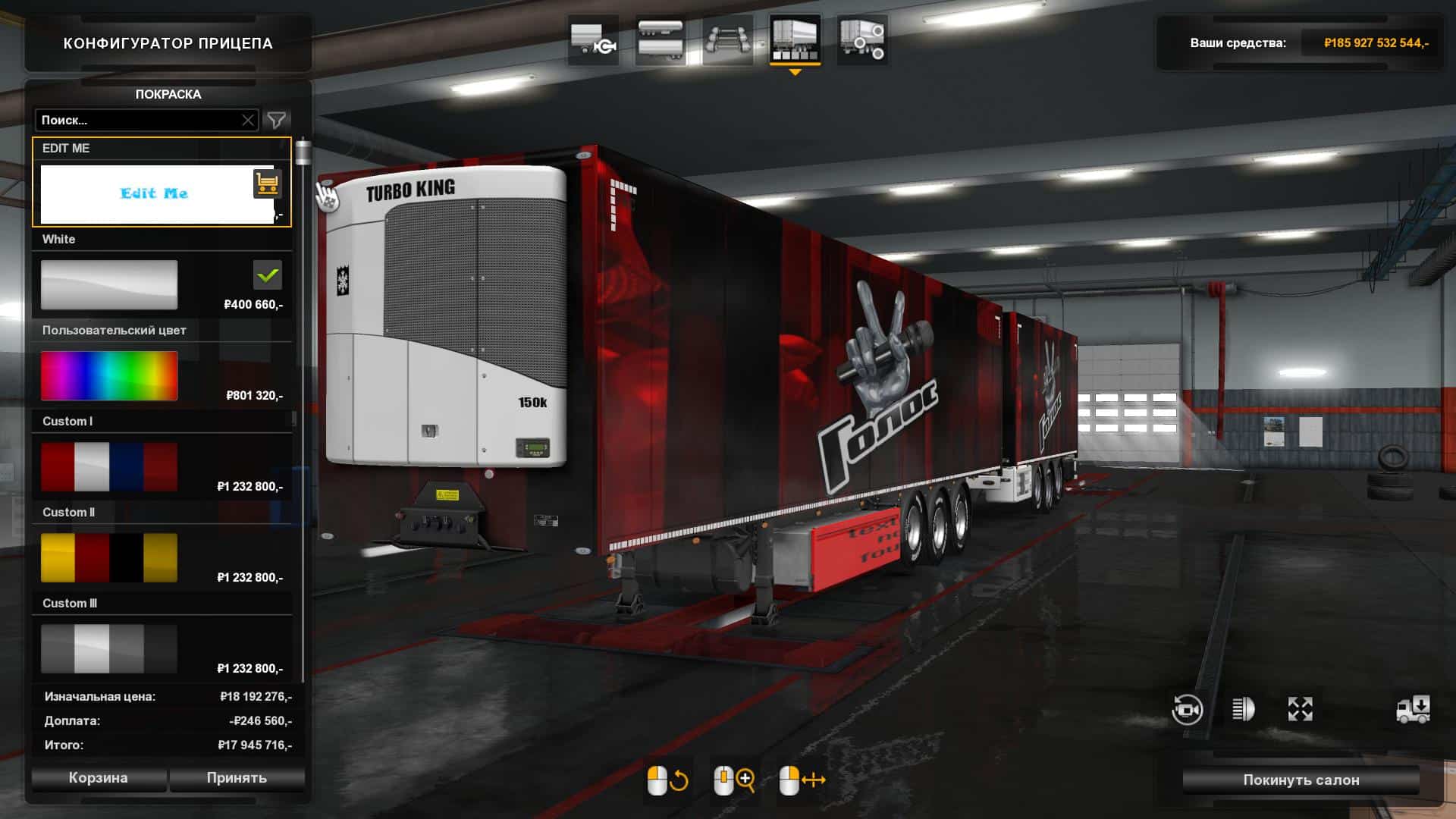
Task: Choose the White paint swatch
Action: point(109,285)
